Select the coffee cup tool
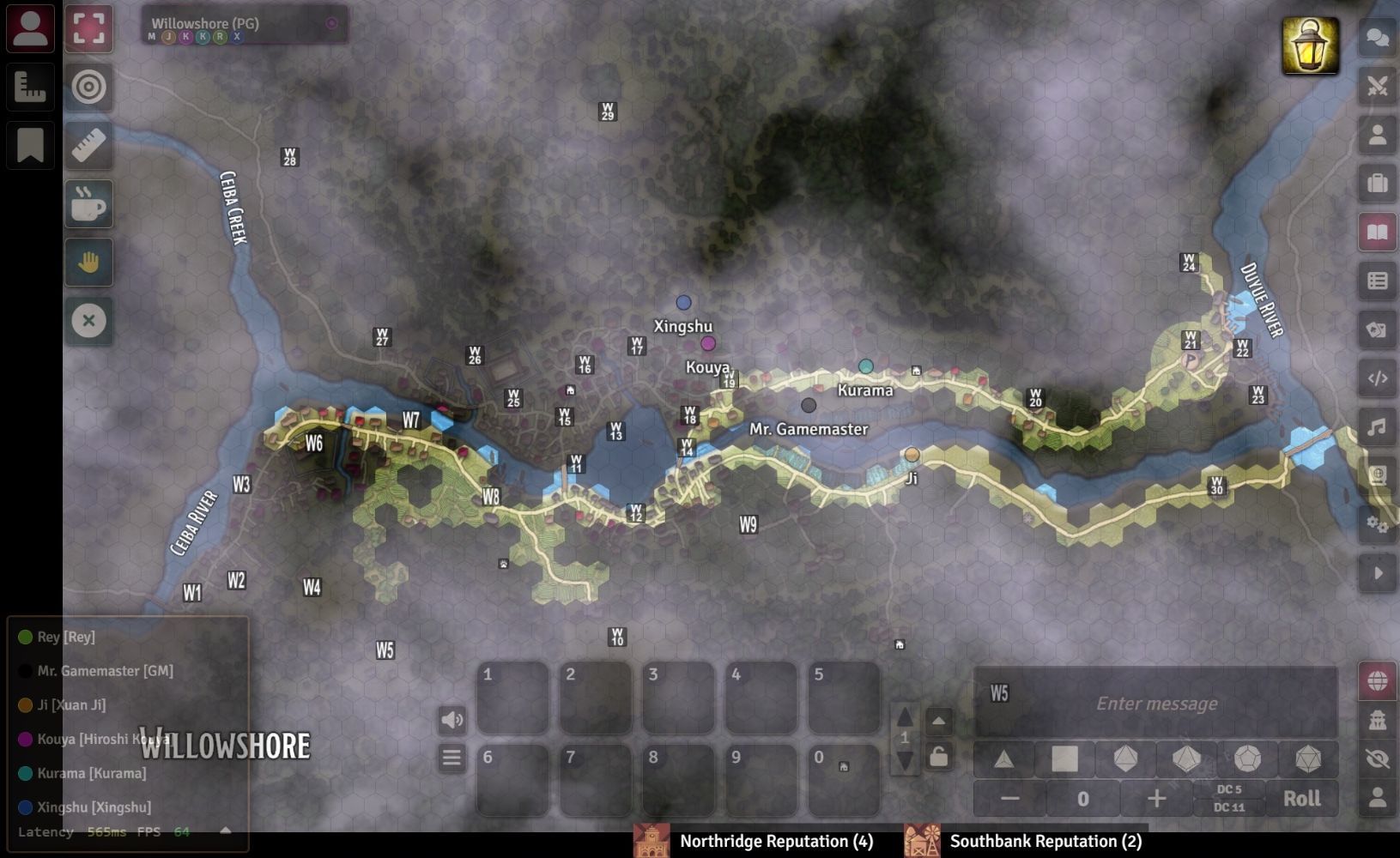Viewport: 1400px width, 858px height. 88,204
